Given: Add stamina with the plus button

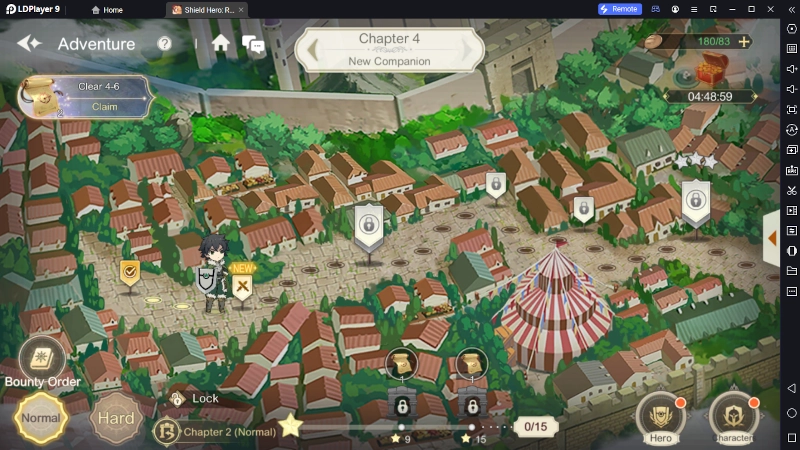Looking at the screenshot, I should [743, 42].
